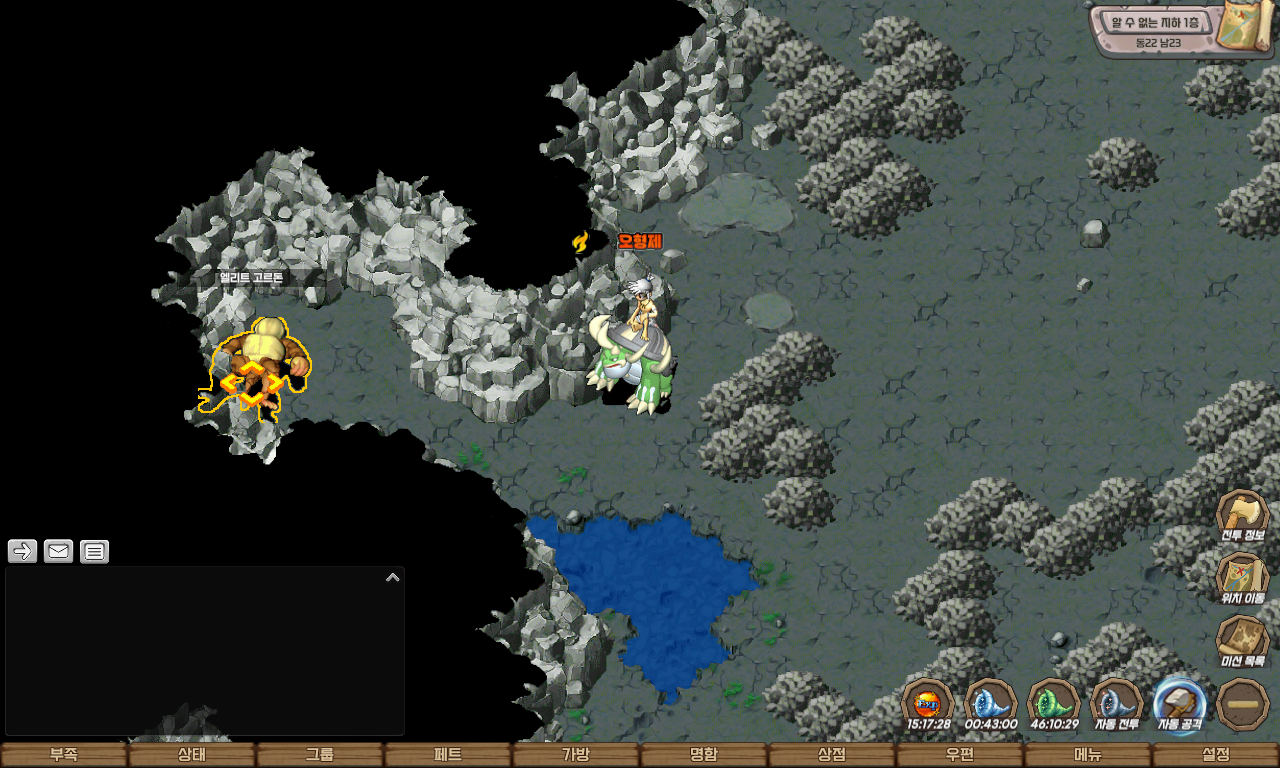Open the 메뉴 (menu) button
Image resolution: width=1280 pixels, height=768 pixels.
(x=1088, y=755)
